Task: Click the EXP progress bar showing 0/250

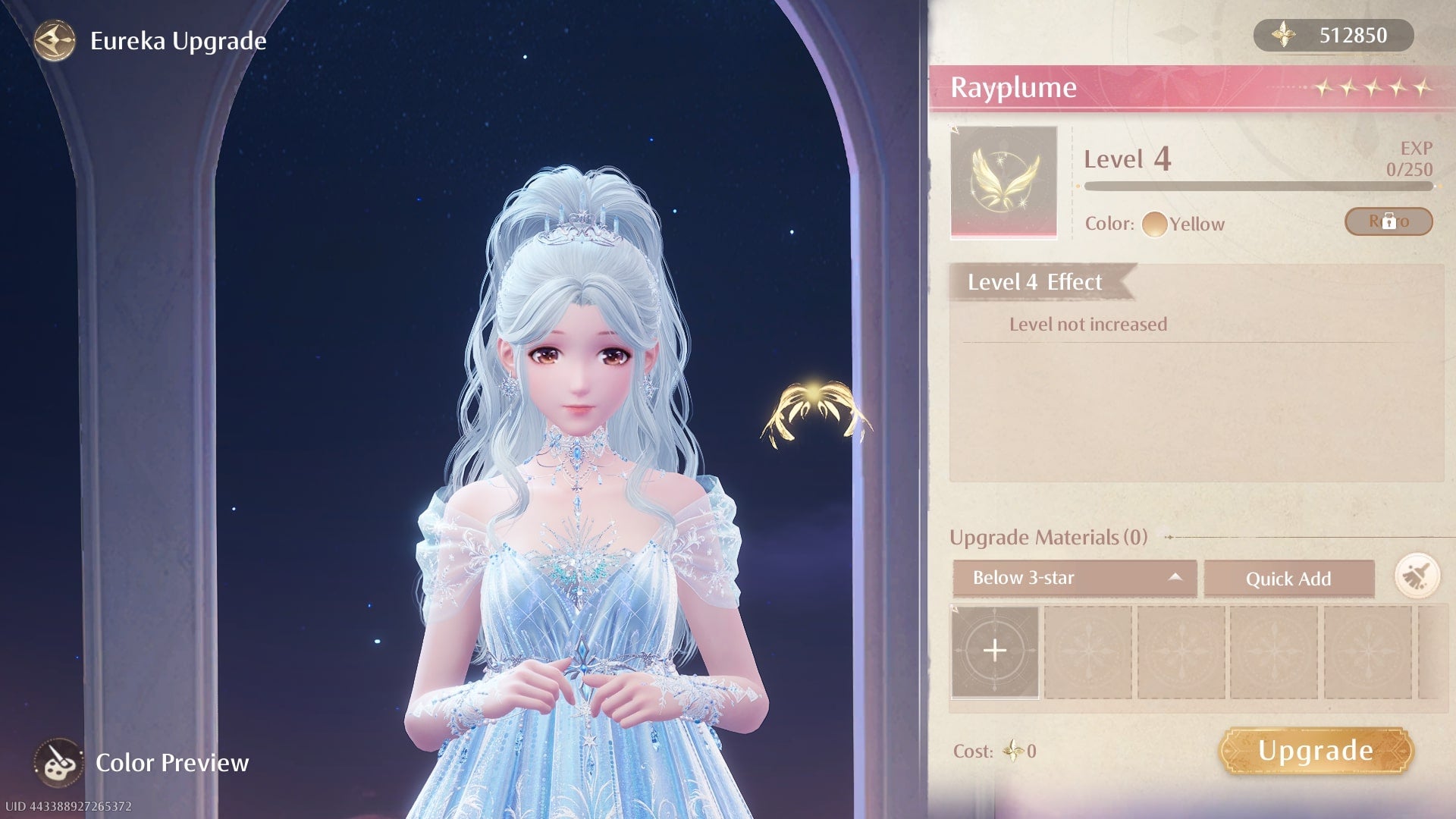Action: (1259, 184)
